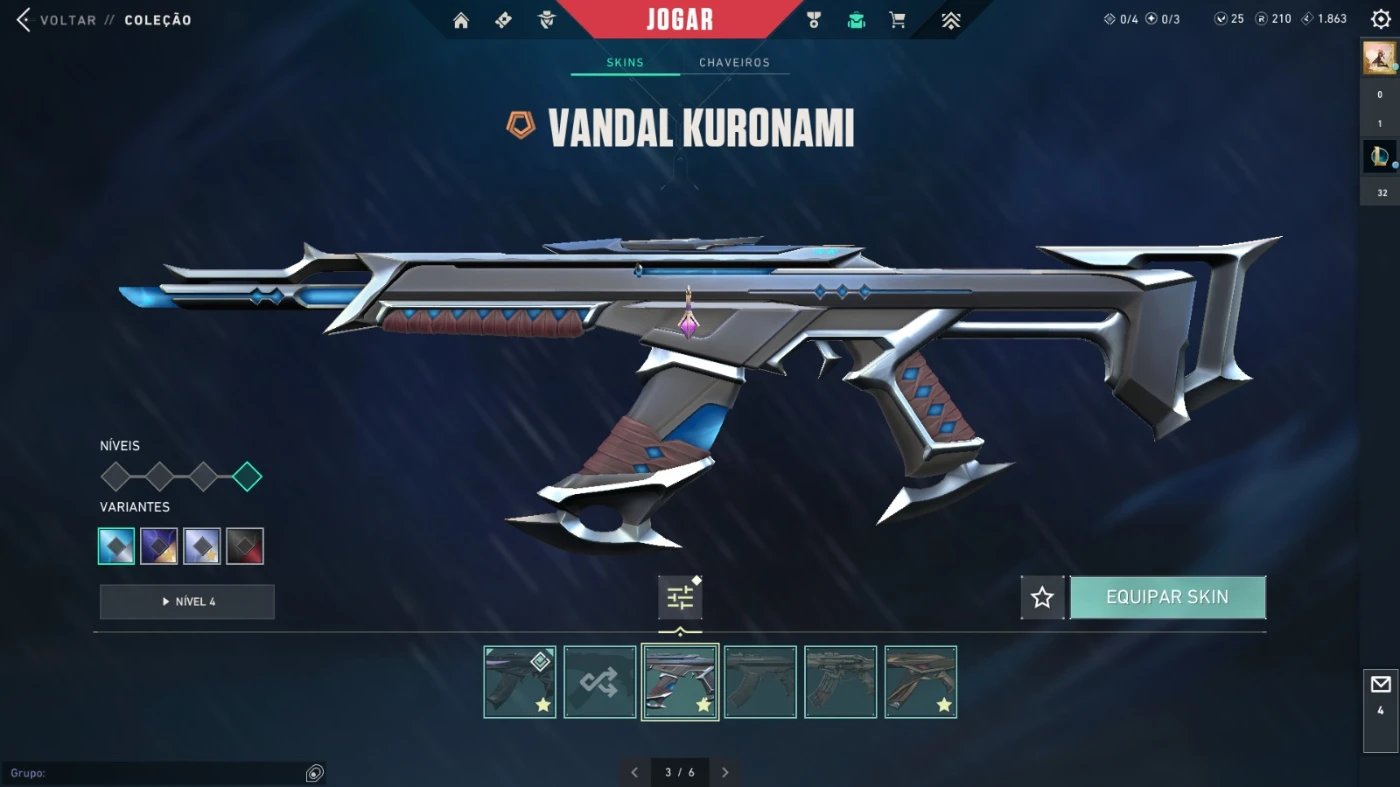The width and height of the screenshot is (1400, 787).
Task: Open the green collection icon in top bar
Action: click(856, 20)
